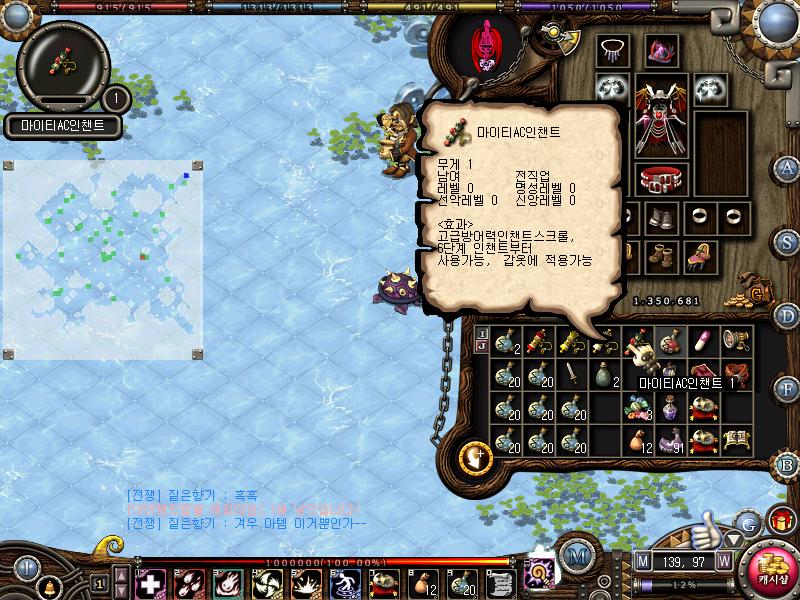Screen dimensions: 800x600
Task: Select the open book item in inventory
Action: pyautogui.click(x=737, y=440)
